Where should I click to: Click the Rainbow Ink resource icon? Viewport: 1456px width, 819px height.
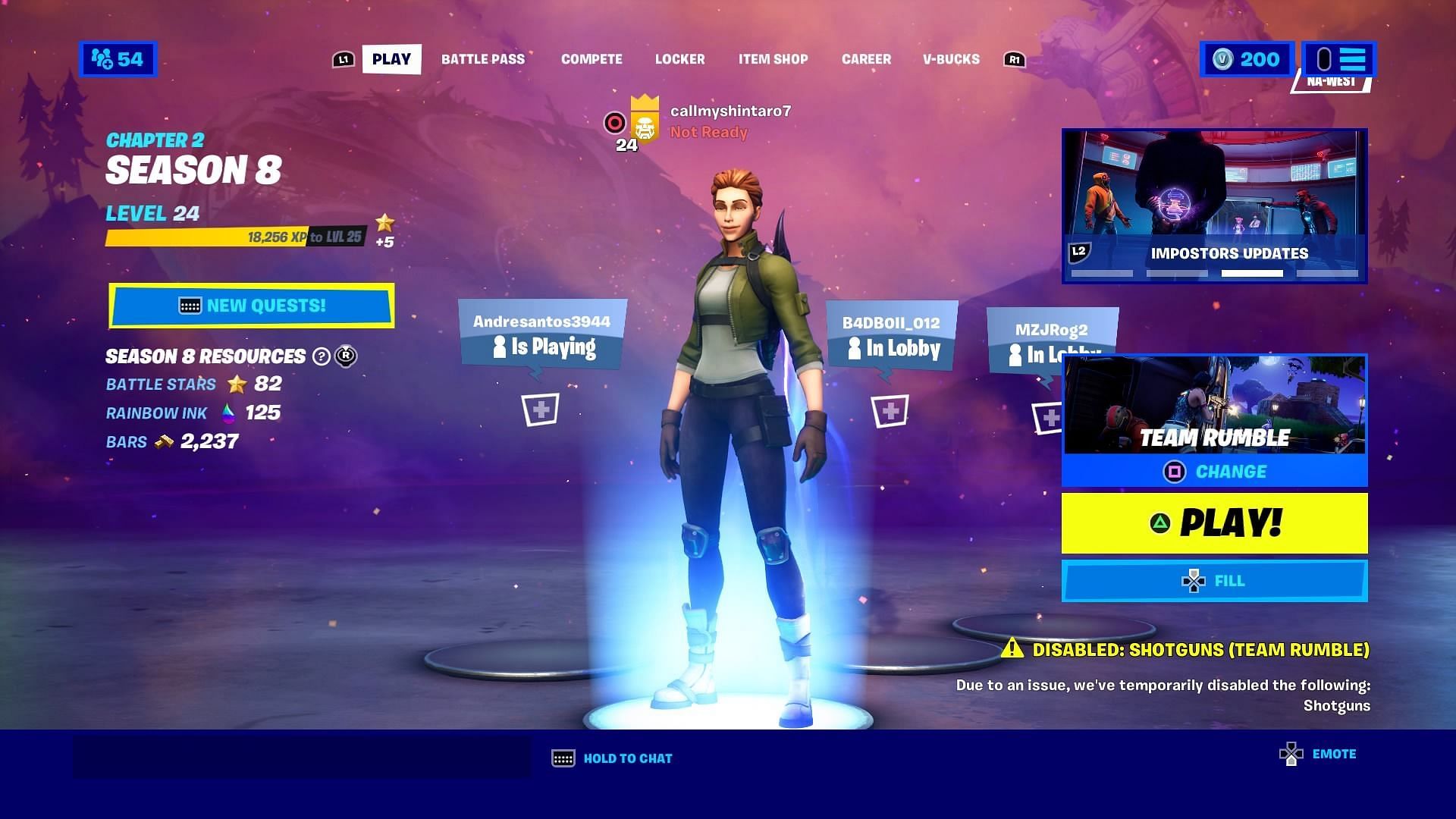227,413
